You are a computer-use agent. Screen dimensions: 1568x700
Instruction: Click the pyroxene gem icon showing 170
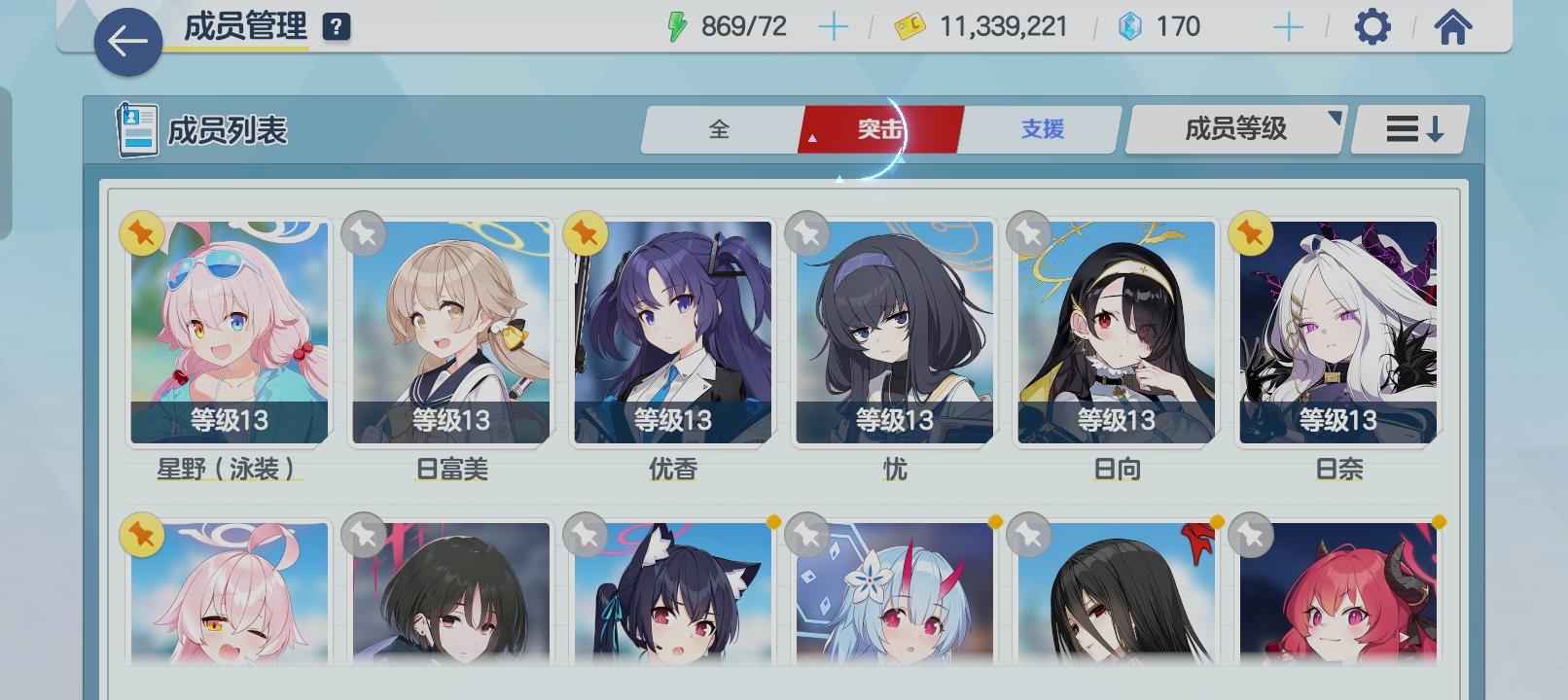1130,27
